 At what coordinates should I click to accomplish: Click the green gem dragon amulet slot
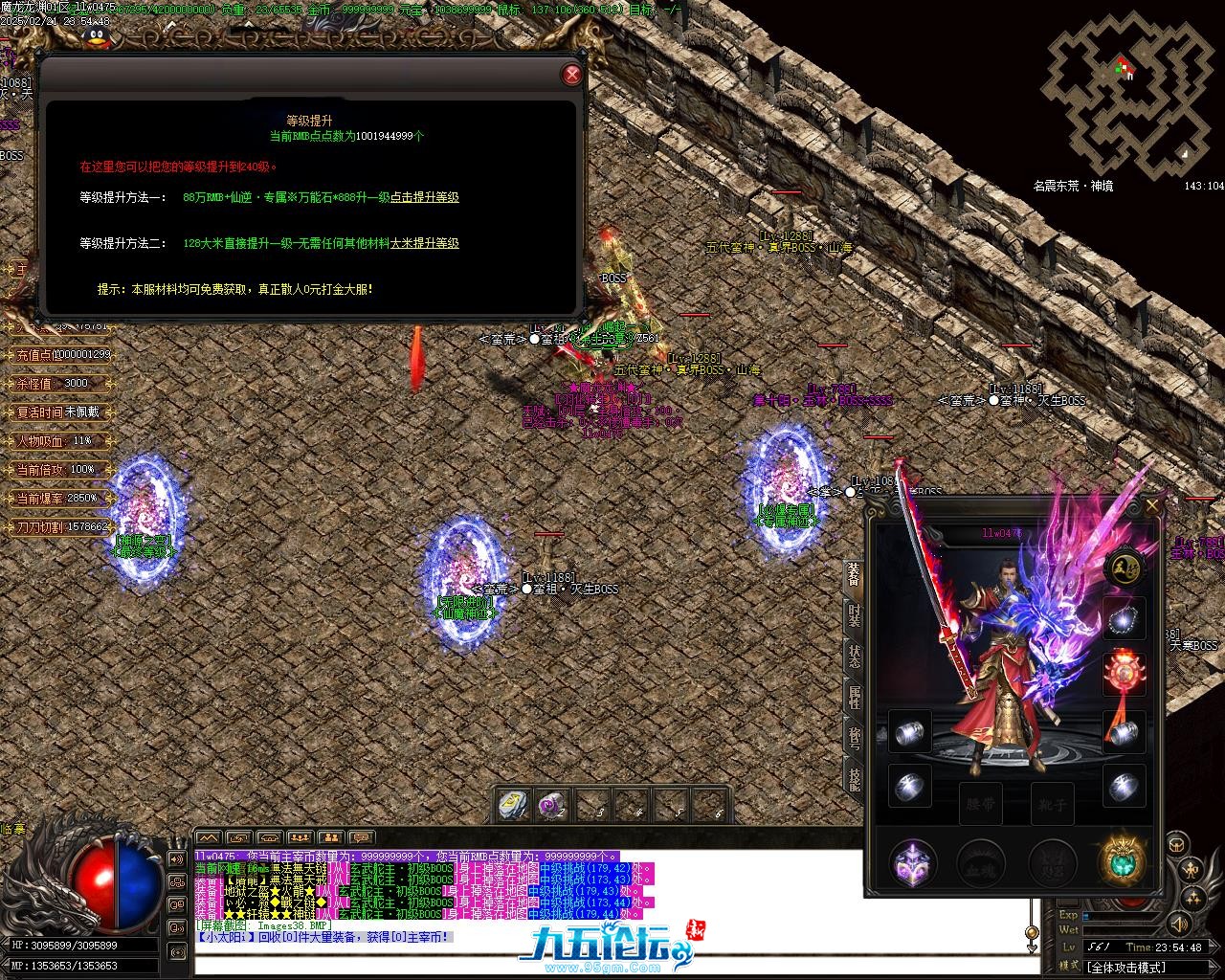pos(1123,861)
